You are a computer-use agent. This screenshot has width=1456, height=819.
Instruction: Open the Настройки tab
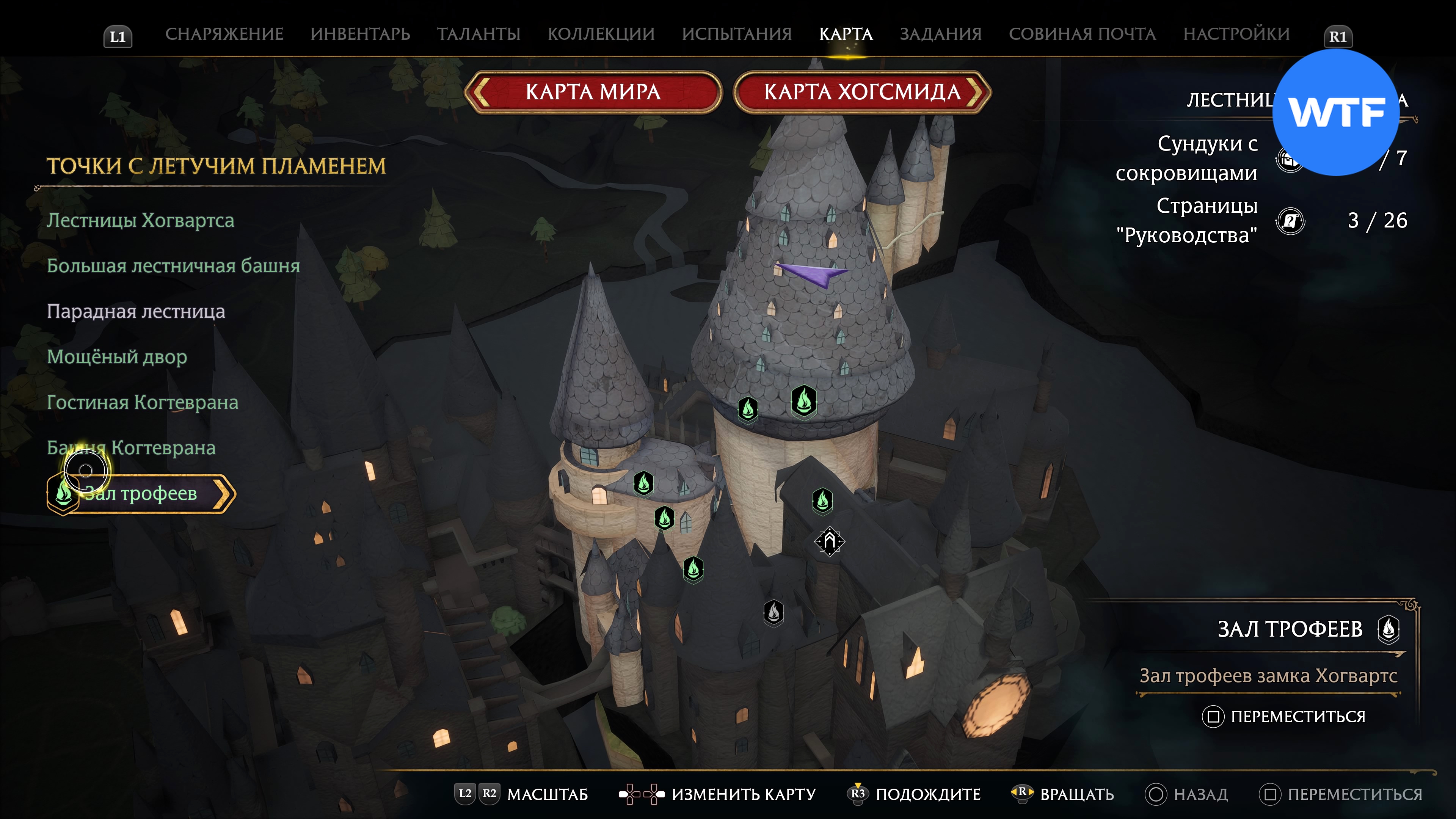[x=1236, y=34]
